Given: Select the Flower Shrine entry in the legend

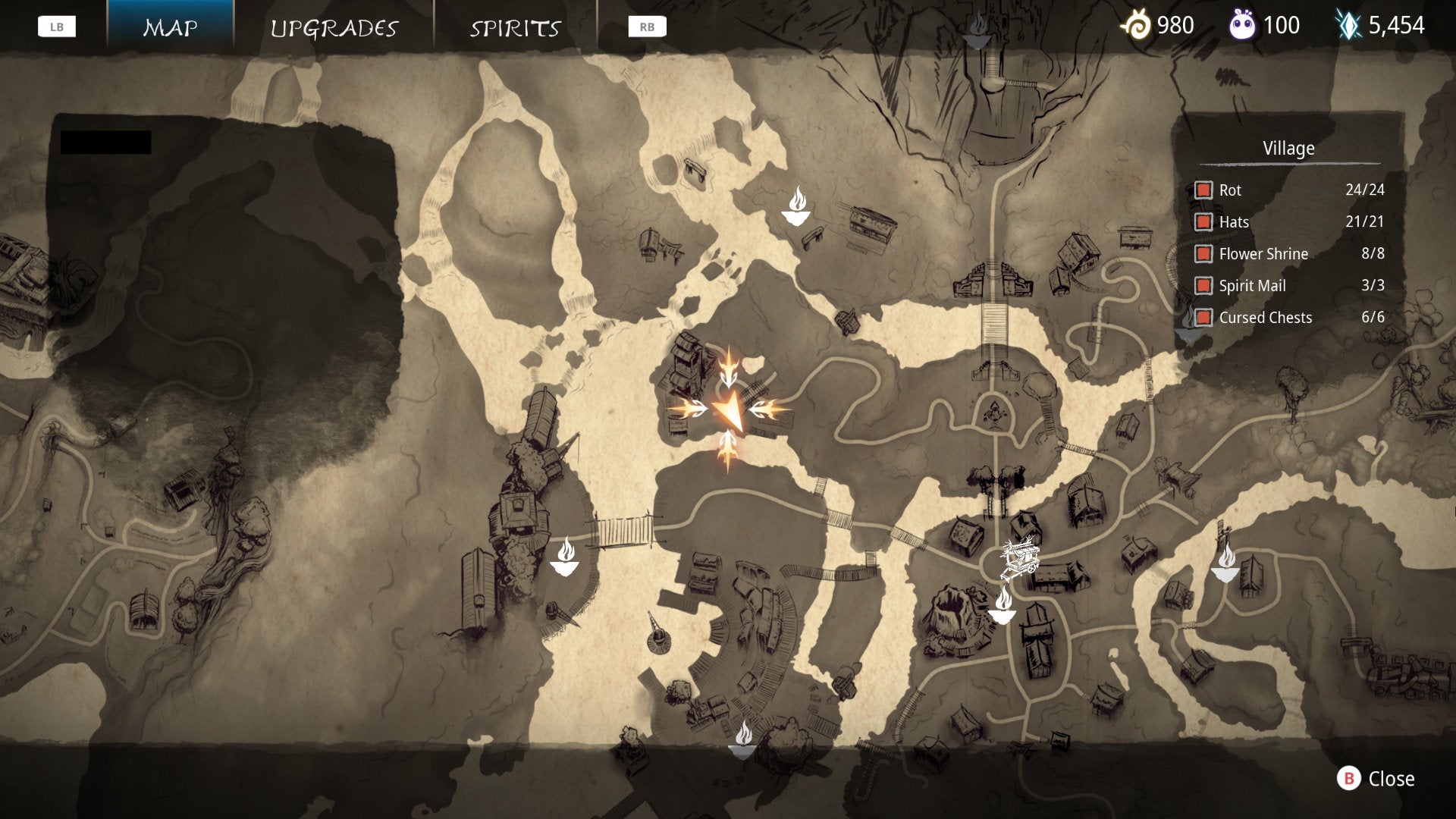Looking at the screenshot, I should 1263,254.
